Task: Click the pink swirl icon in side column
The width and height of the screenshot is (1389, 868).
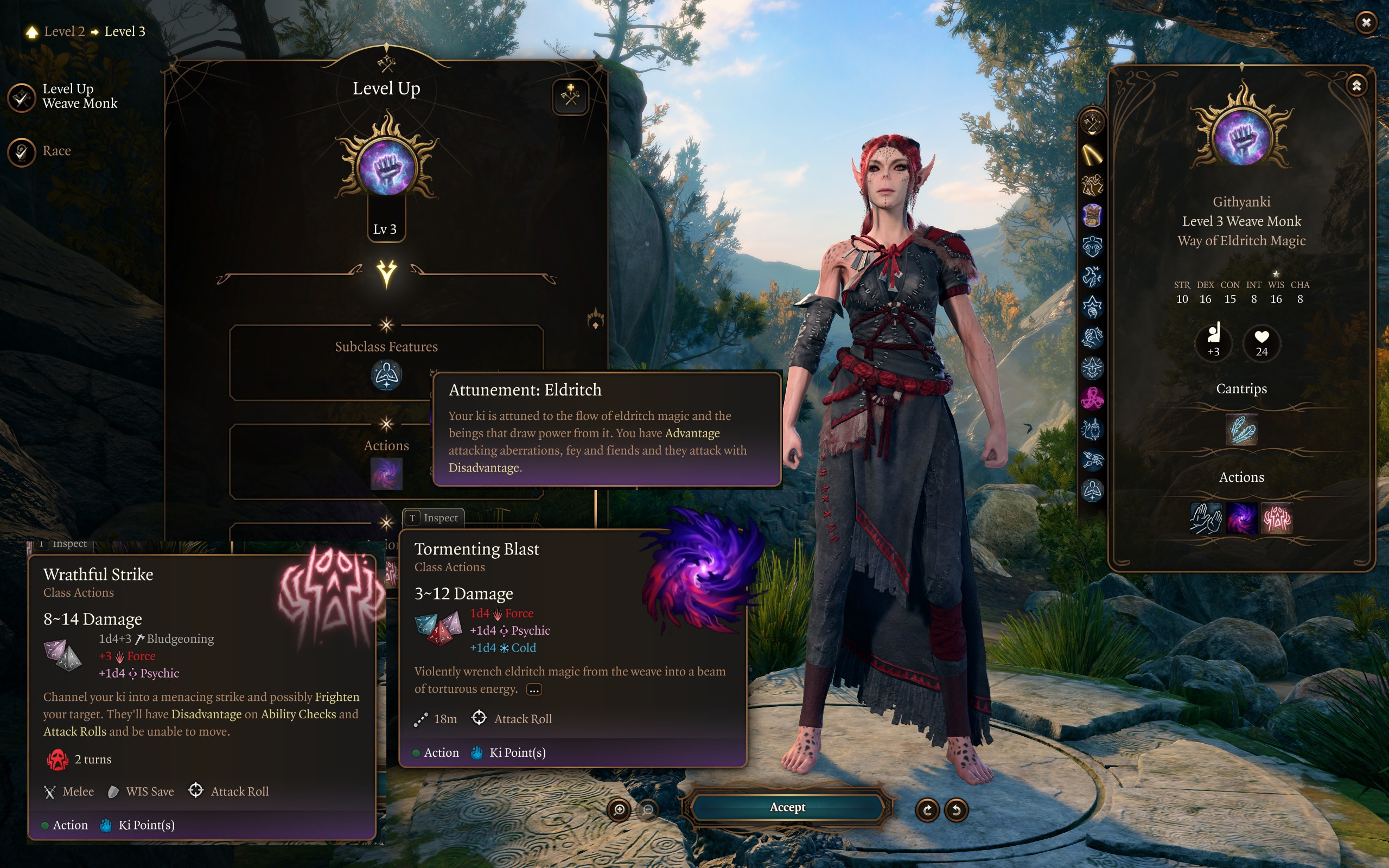Action: pyautogui.click(x=1092, y=398)
